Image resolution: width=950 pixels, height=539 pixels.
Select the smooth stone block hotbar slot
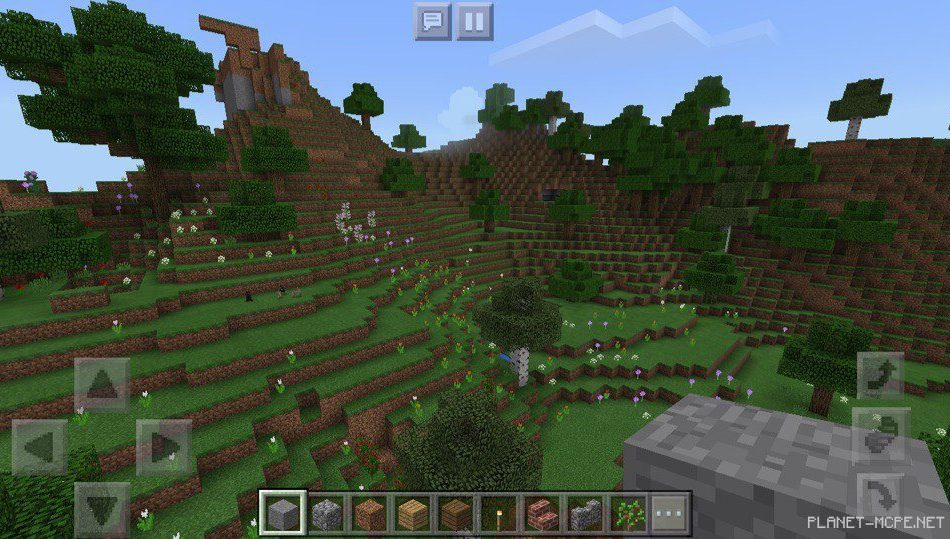click(282, 514)
